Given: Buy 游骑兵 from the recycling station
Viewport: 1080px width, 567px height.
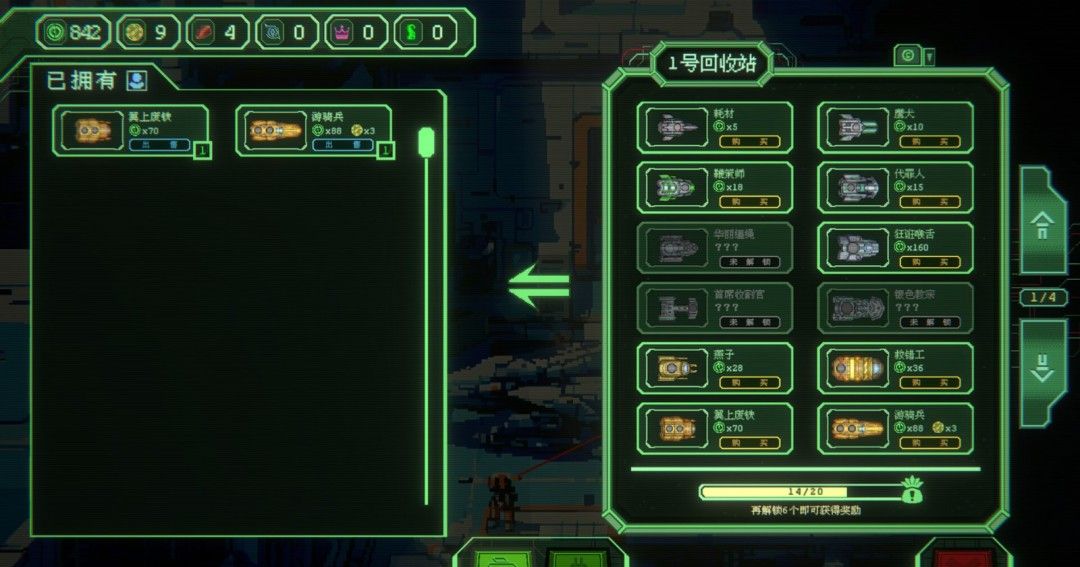Looking at the screenshot, I should (929, 443).
